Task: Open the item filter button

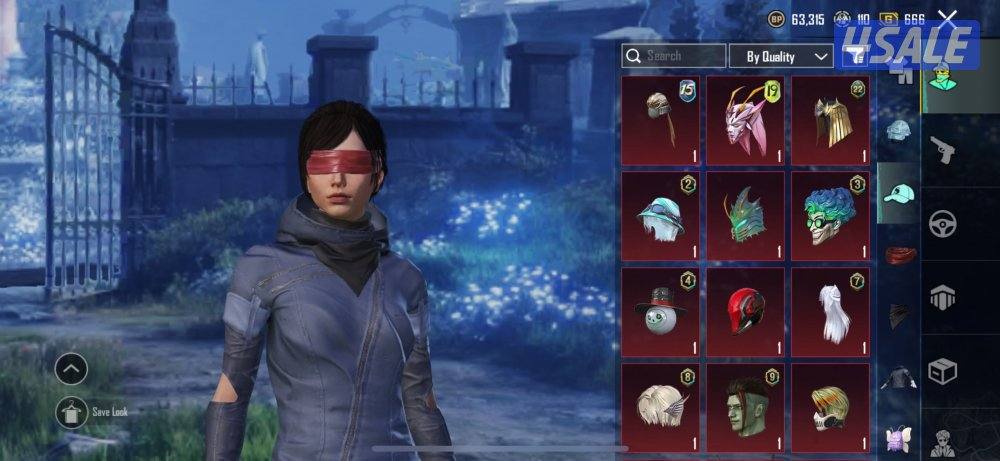Action: pyautogui.click(x=854, y=57)
